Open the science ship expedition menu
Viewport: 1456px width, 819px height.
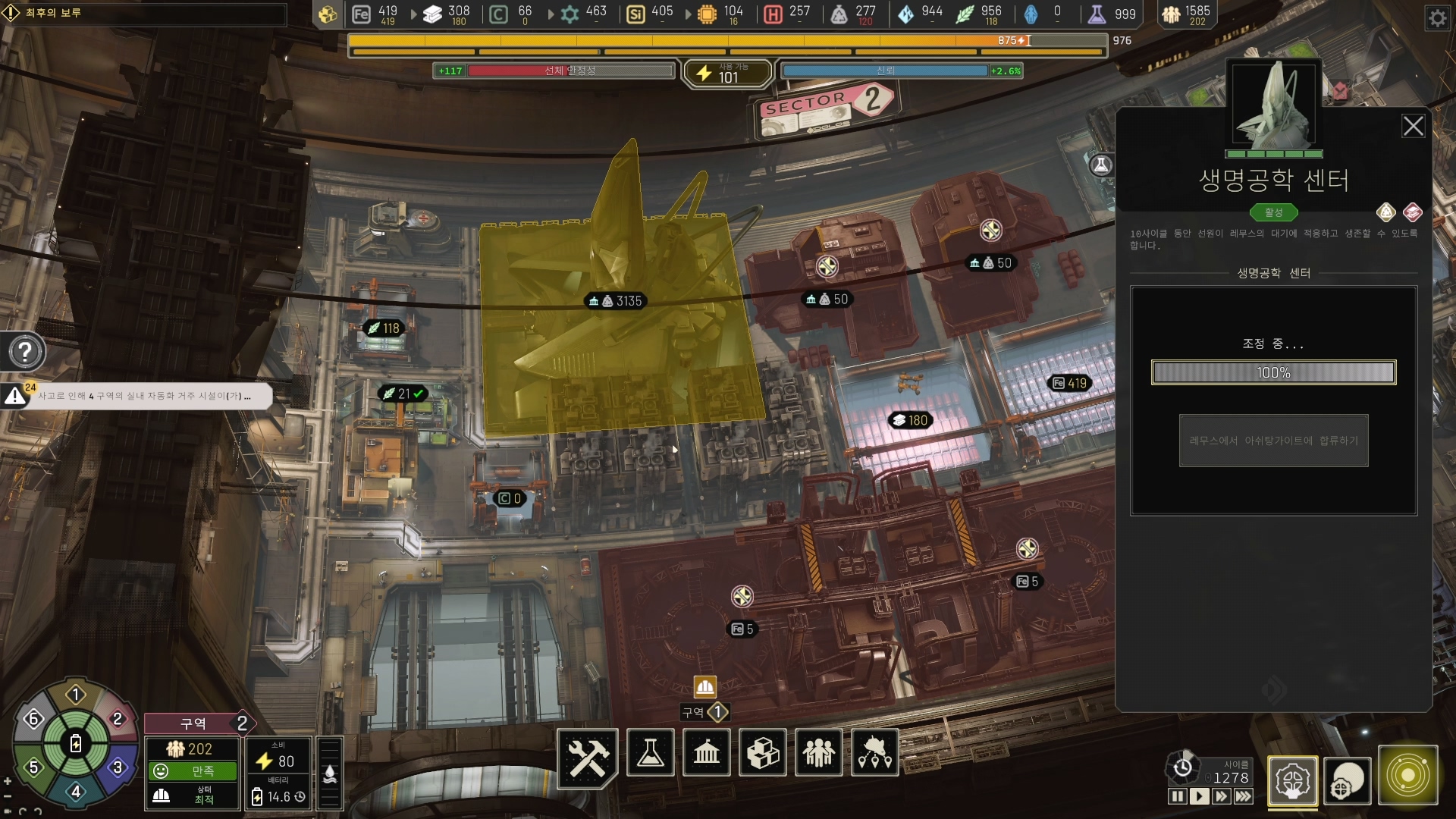coord(875,753)
